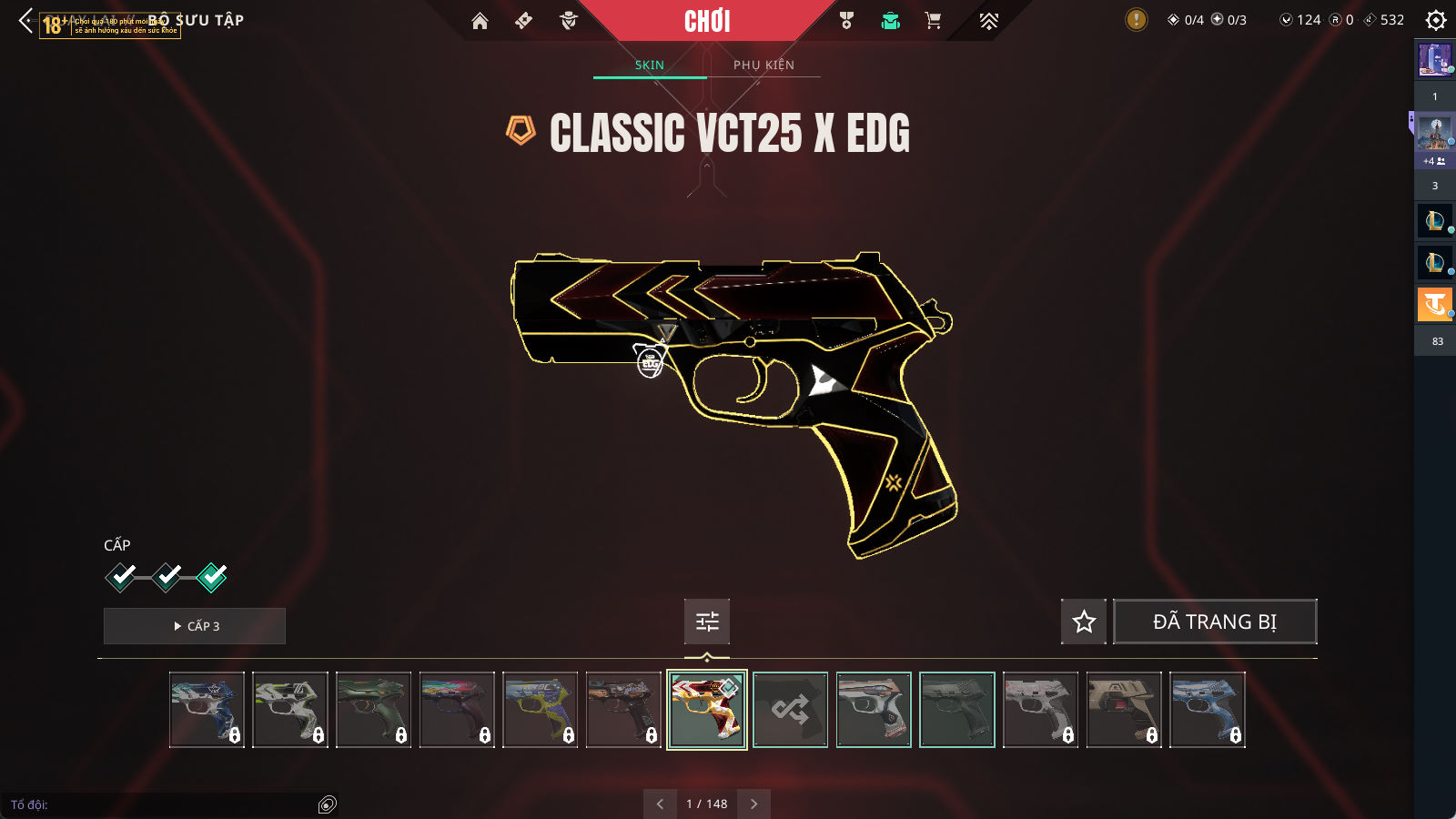
Task: Click the red CHƠI play button
Action: coord(707,21)
